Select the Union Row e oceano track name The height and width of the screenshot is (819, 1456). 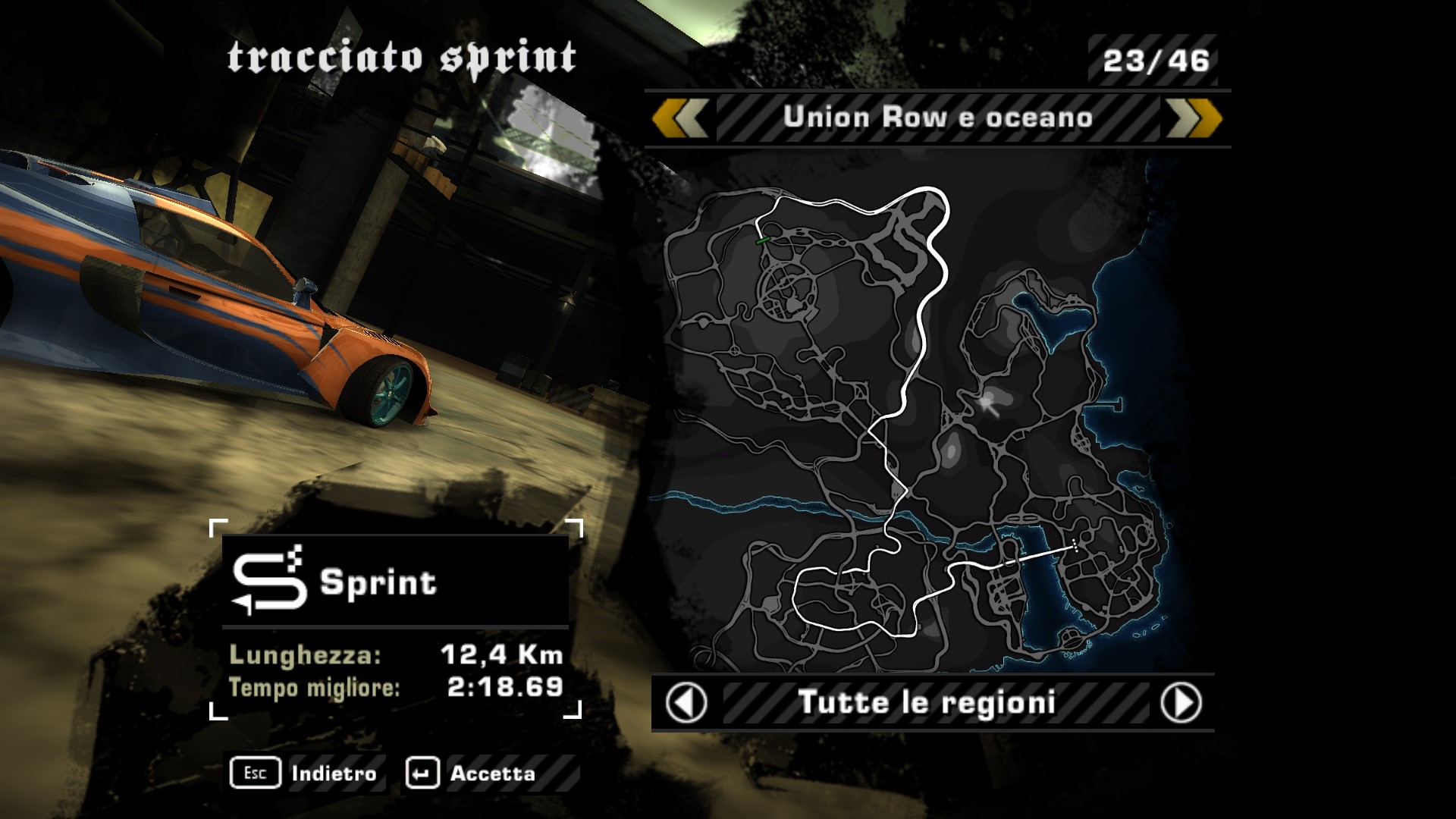937,118
